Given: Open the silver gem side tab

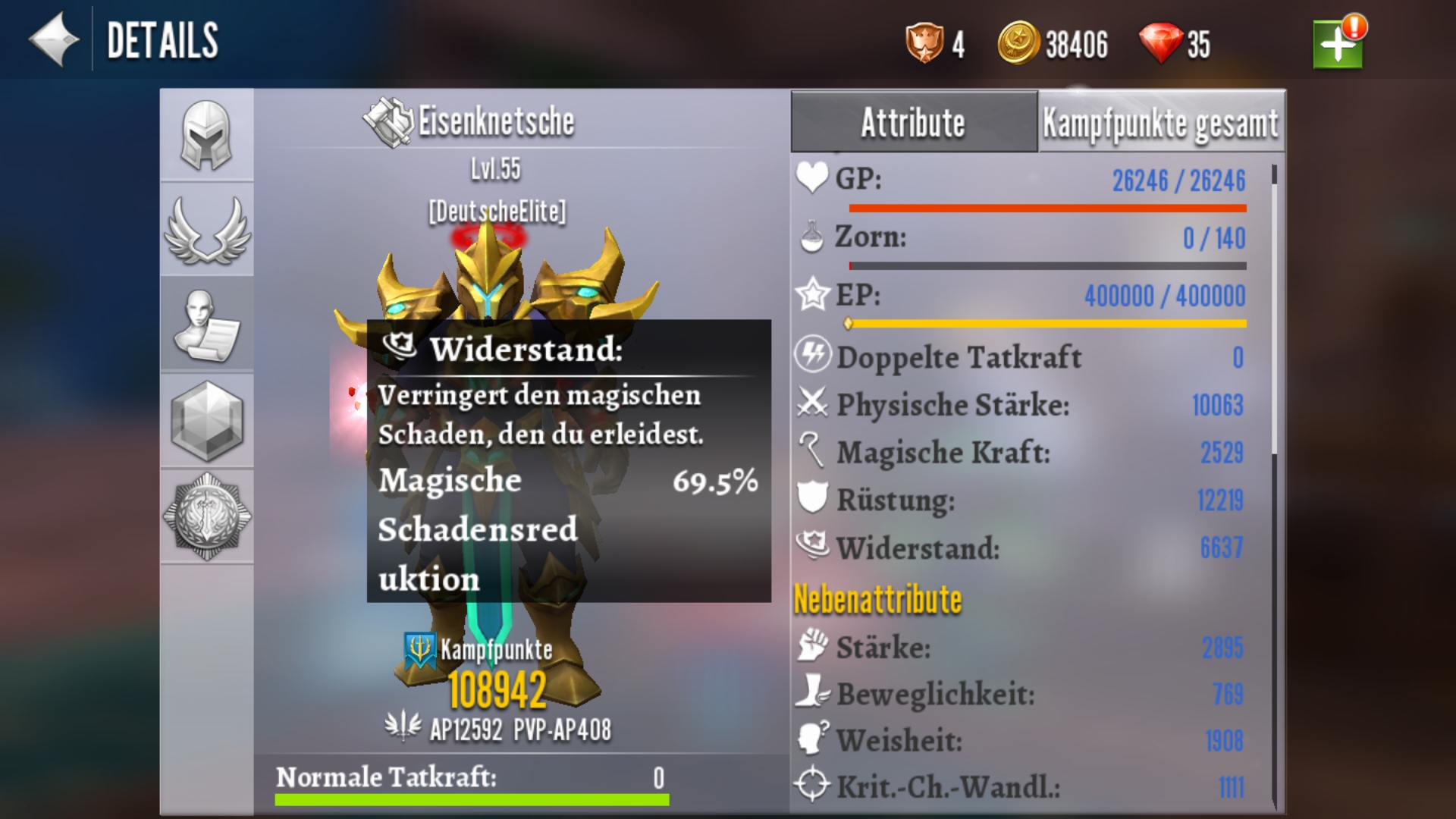Looking at the screenshot, I should tap(206, 421).
